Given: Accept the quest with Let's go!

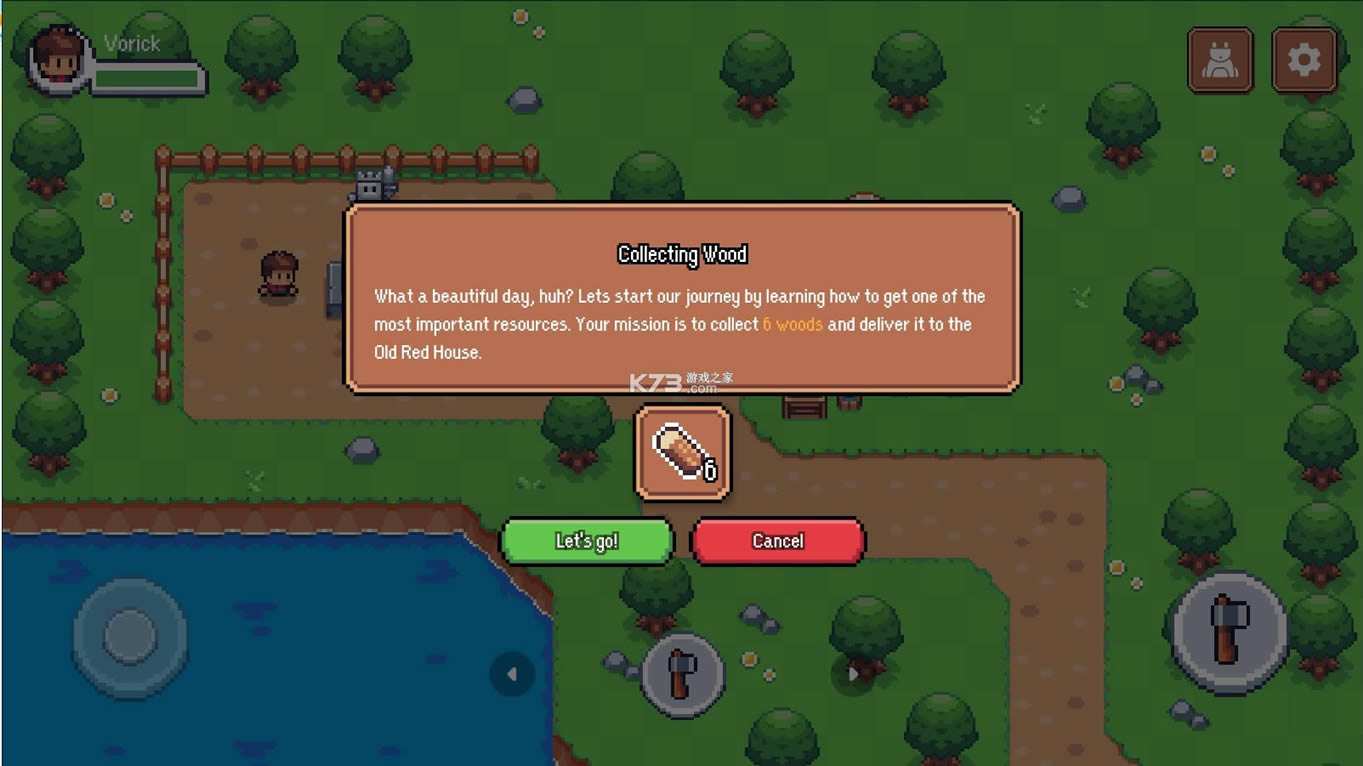Looking at the screenshot, I should [x=587, y=541].
